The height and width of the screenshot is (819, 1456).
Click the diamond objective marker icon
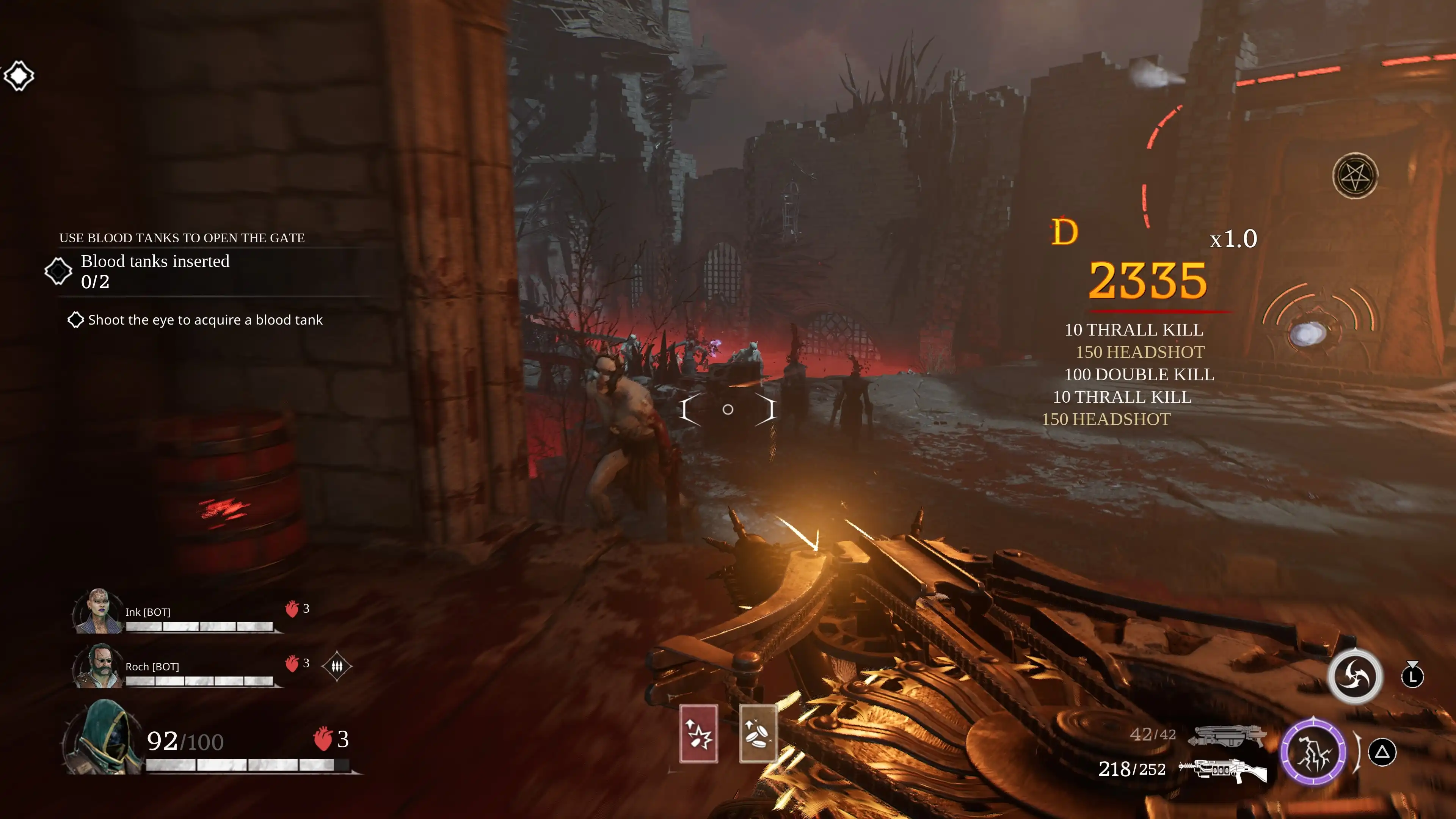click(19, 75)
